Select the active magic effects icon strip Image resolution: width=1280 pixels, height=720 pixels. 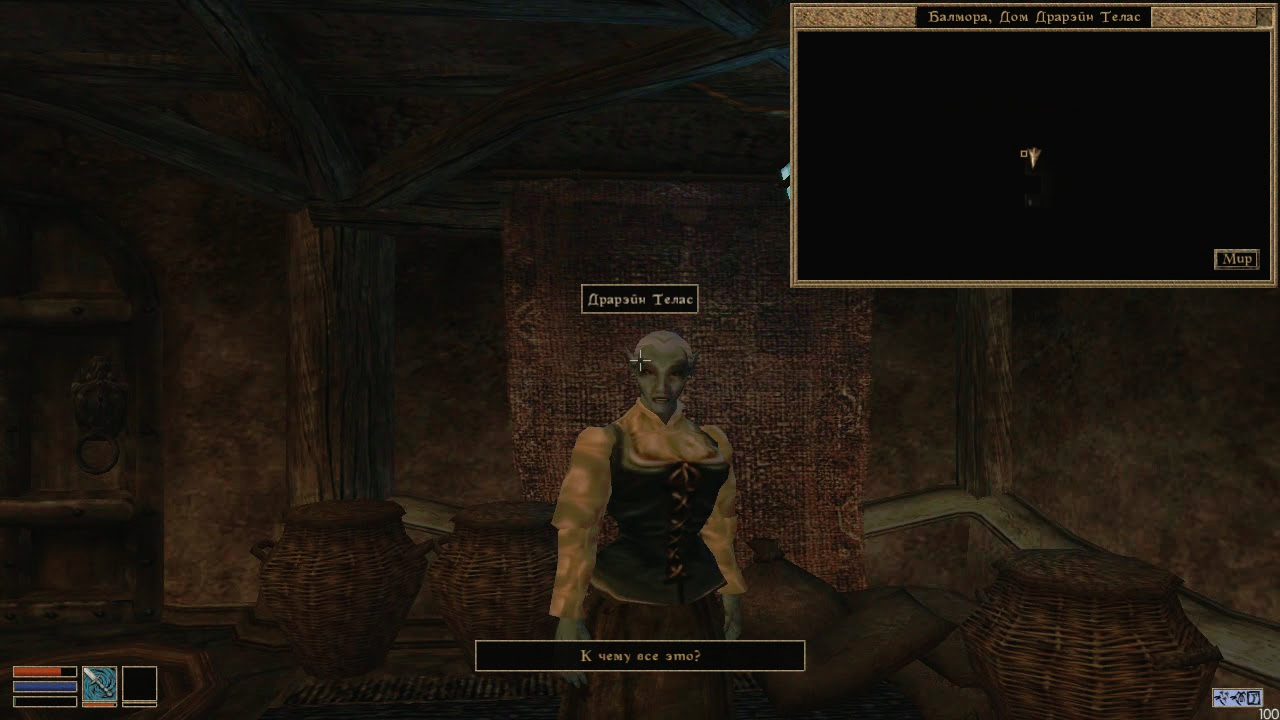[x=1238, y=696]
